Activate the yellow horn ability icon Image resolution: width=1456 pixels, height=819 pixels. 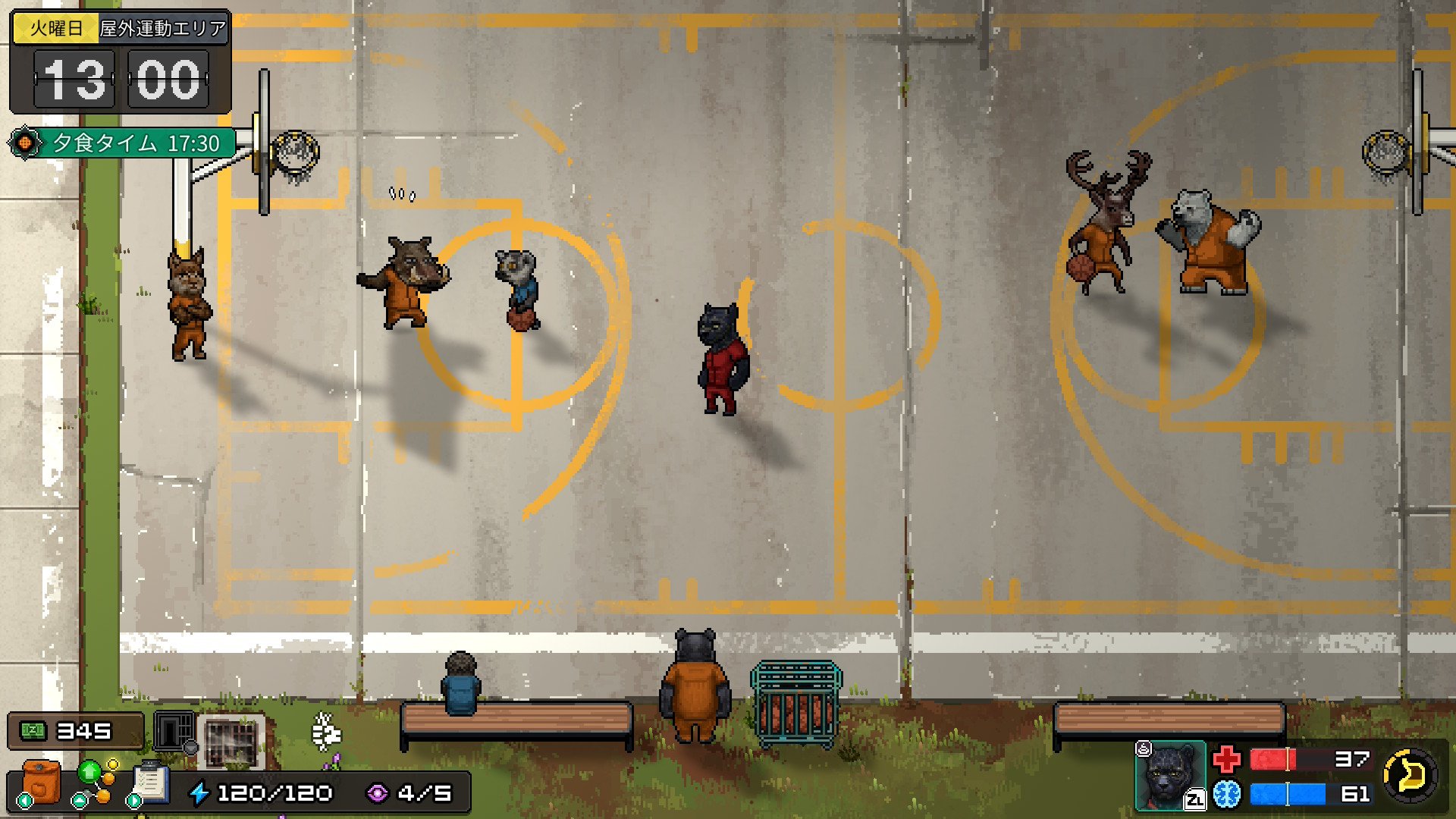pos(1410,775)
